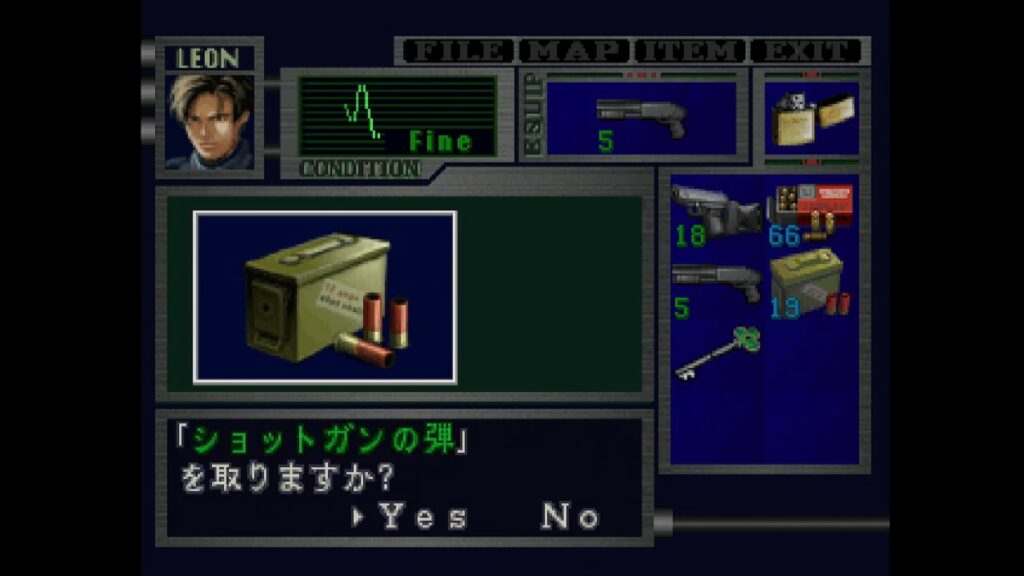Select the ITEM tab
This screenshot has width=1024, height=576.
690,51
